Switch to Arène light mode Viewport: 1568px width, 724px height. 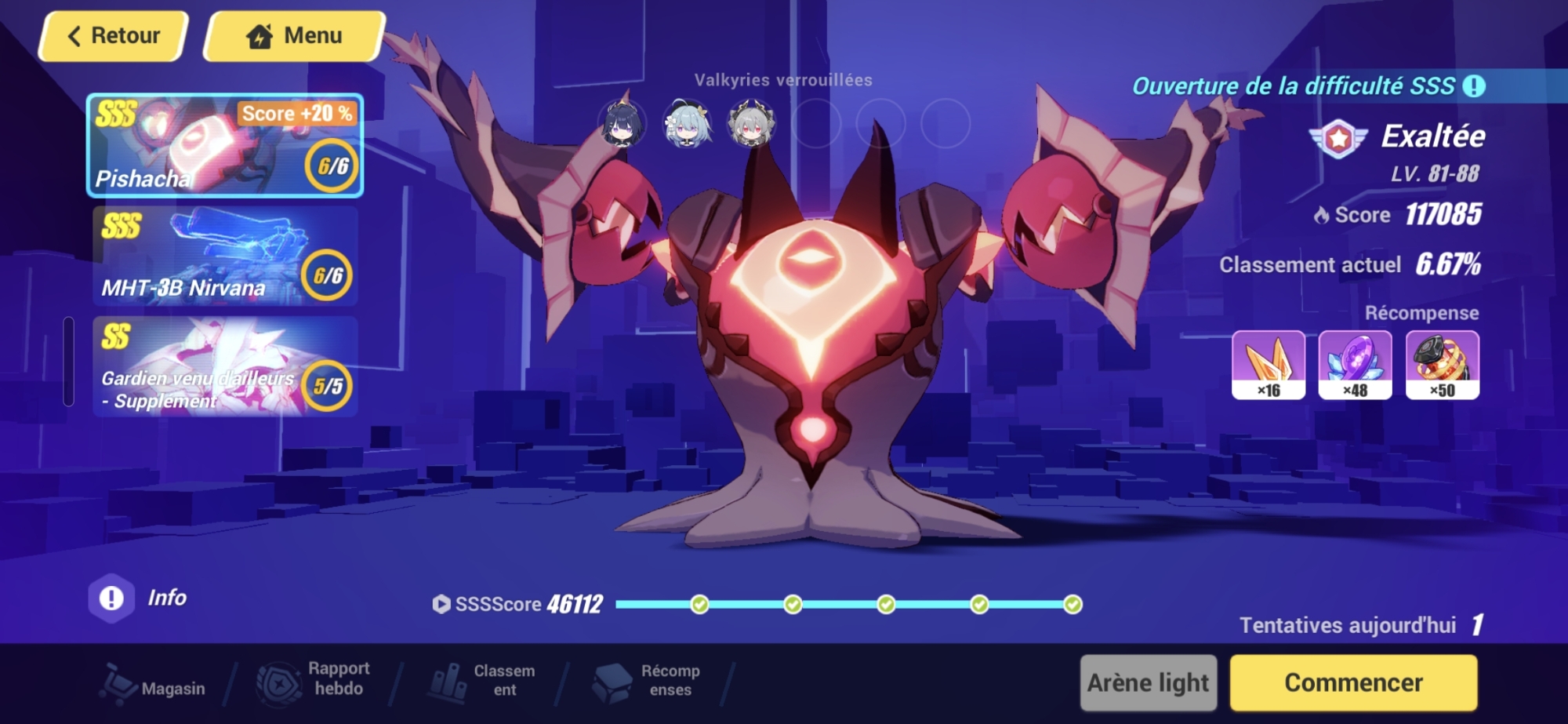point(1148,682)
